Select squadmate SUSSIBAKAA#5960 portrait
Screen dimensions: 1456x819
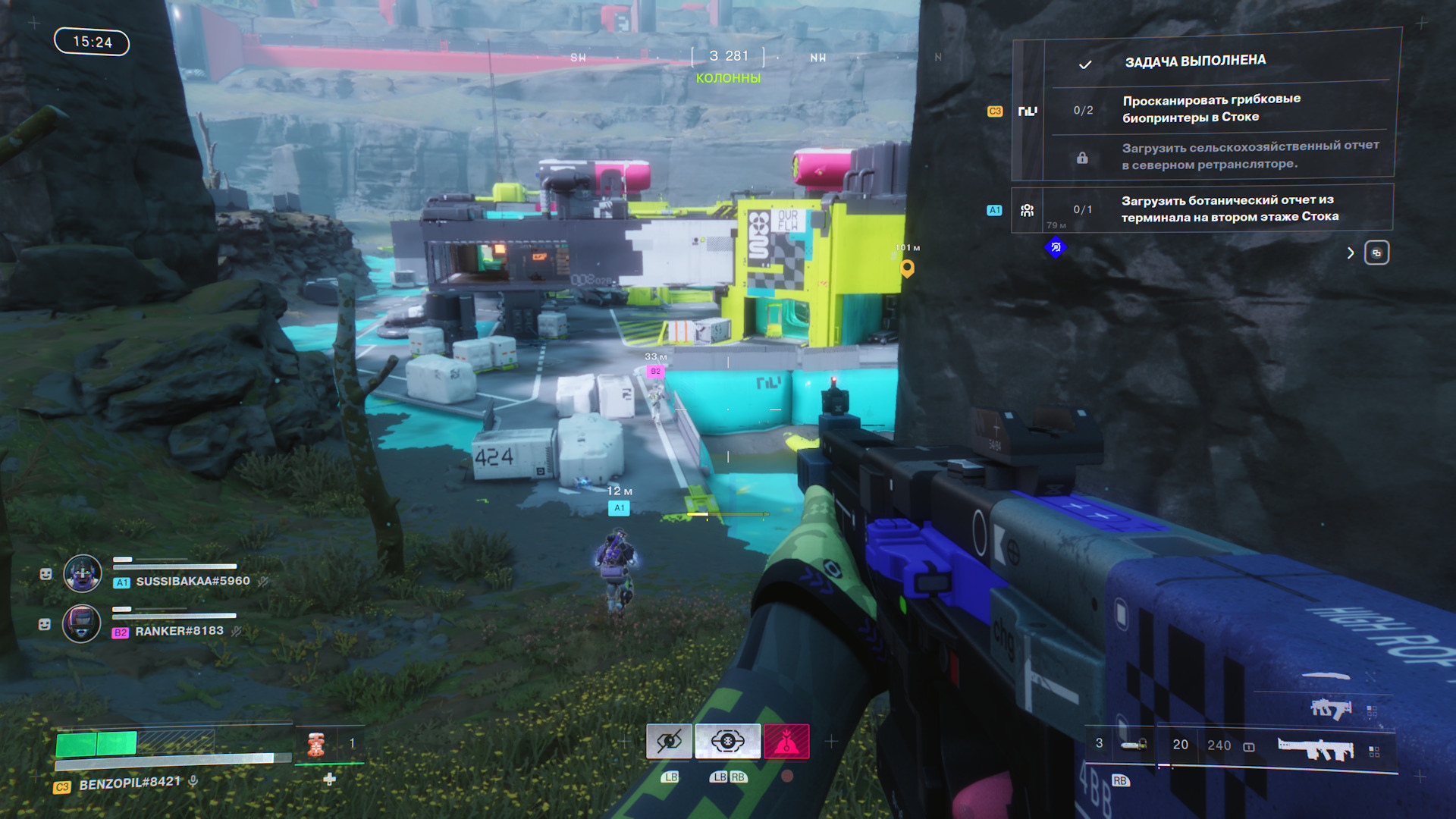tap(83, 573)
